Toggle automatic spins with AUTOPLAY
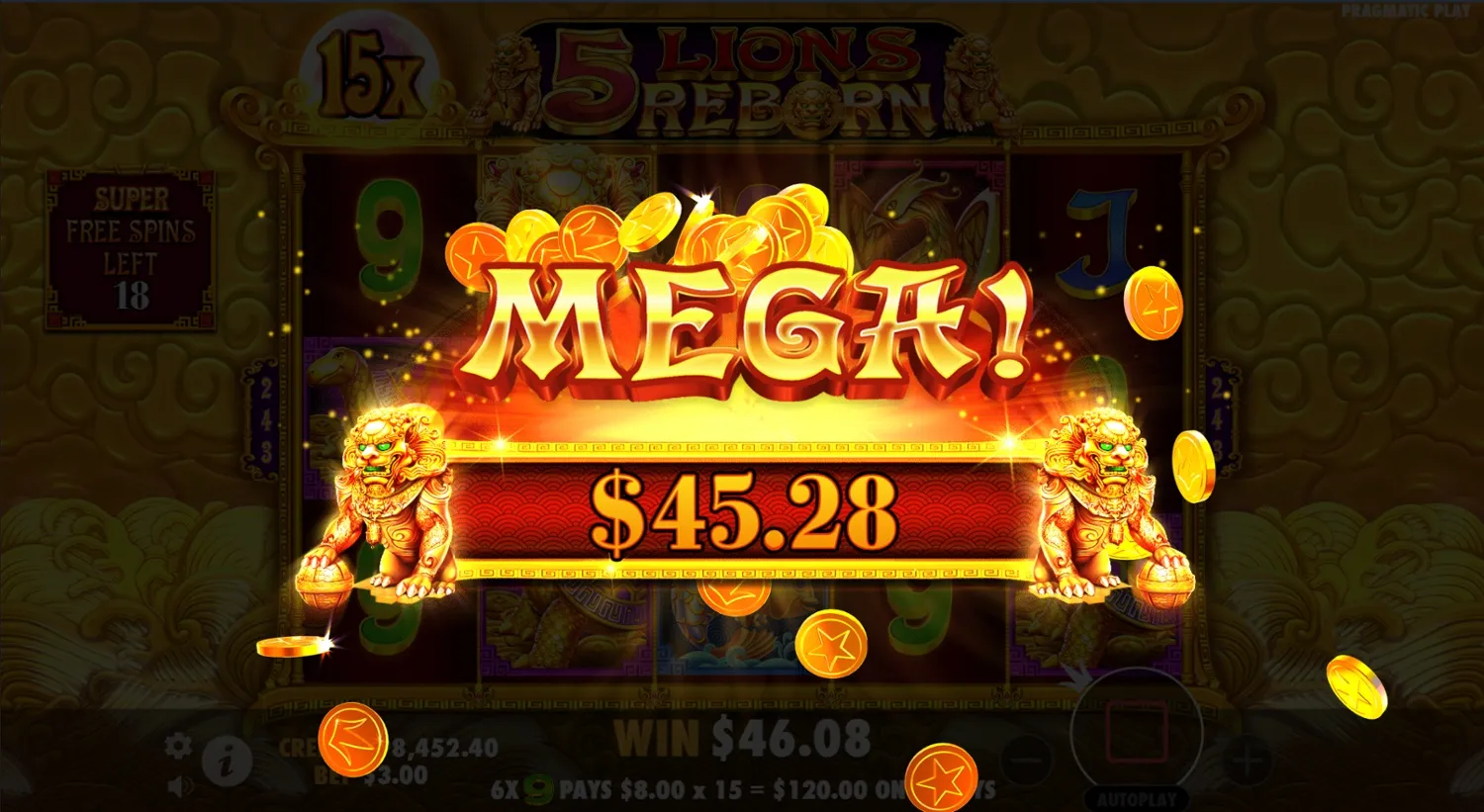1484x812 pixels. [x=1136, y=798]
